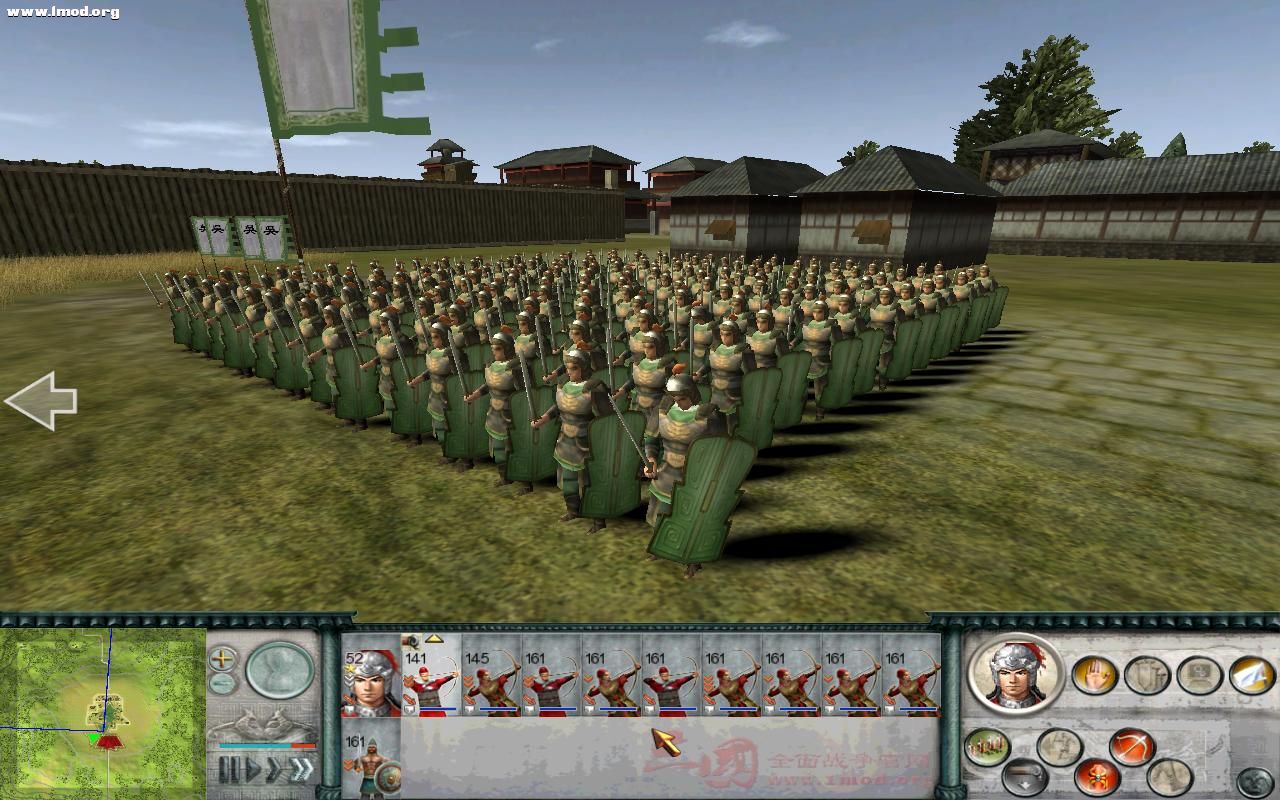Viewport: 1280px width, 800px height.
Task: Click the yellow paper-plane command icon
Action: (1251, 675)
